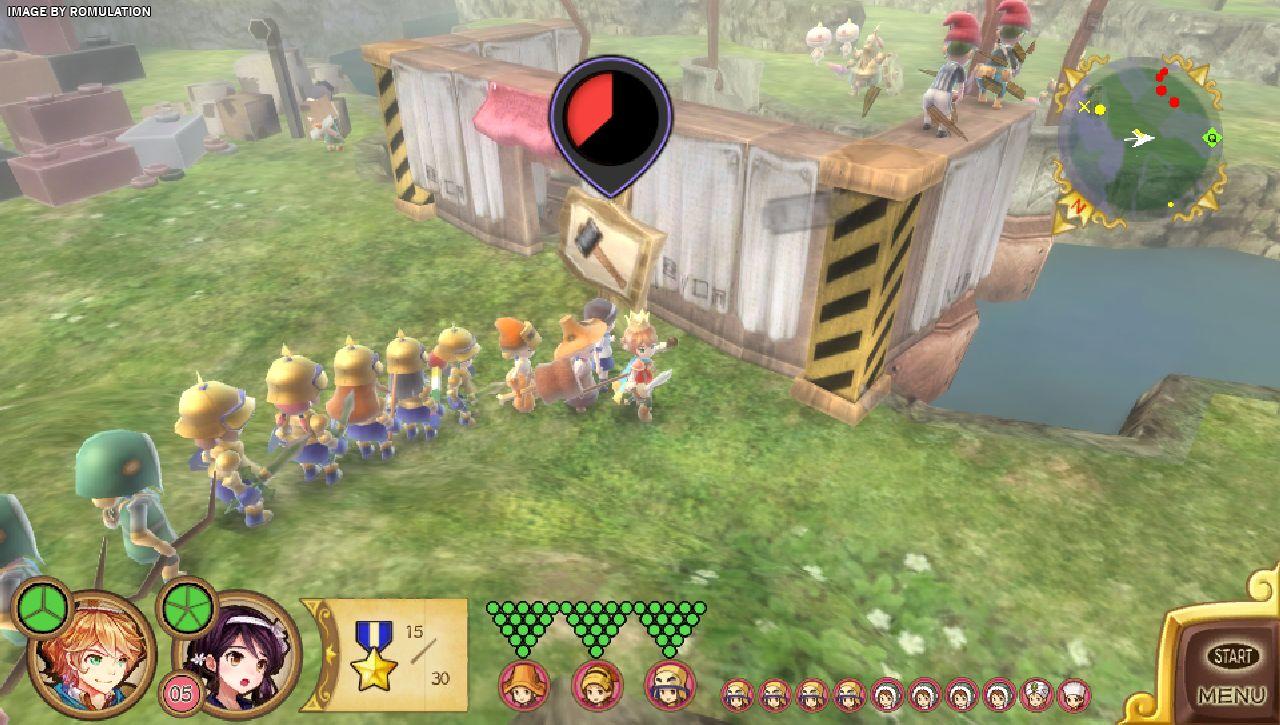
Task: Click the circular minimap
Action: pos(1140,138)
